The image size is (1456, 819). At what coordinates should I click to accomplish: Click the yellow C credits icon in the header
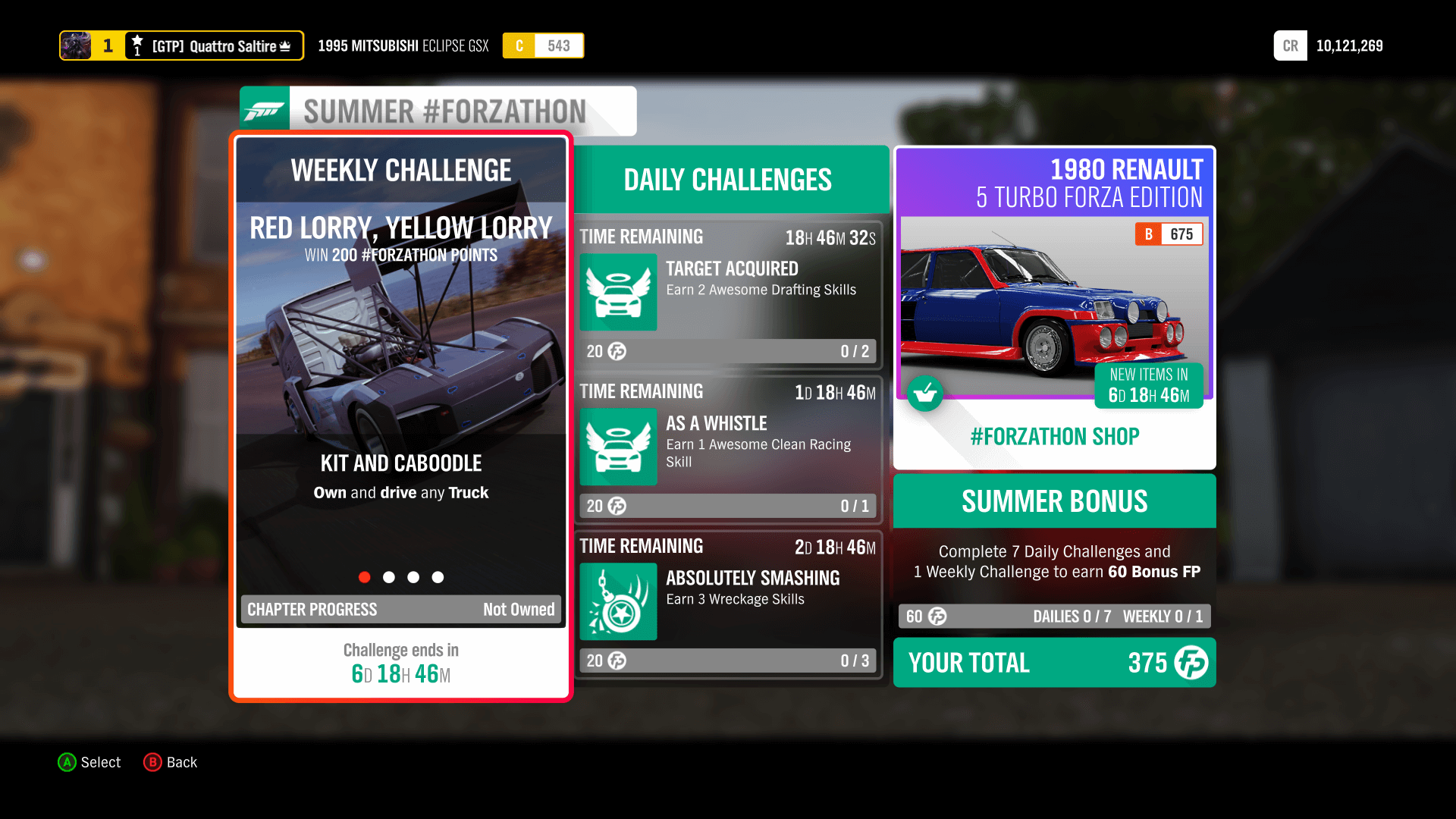[519, 45]
